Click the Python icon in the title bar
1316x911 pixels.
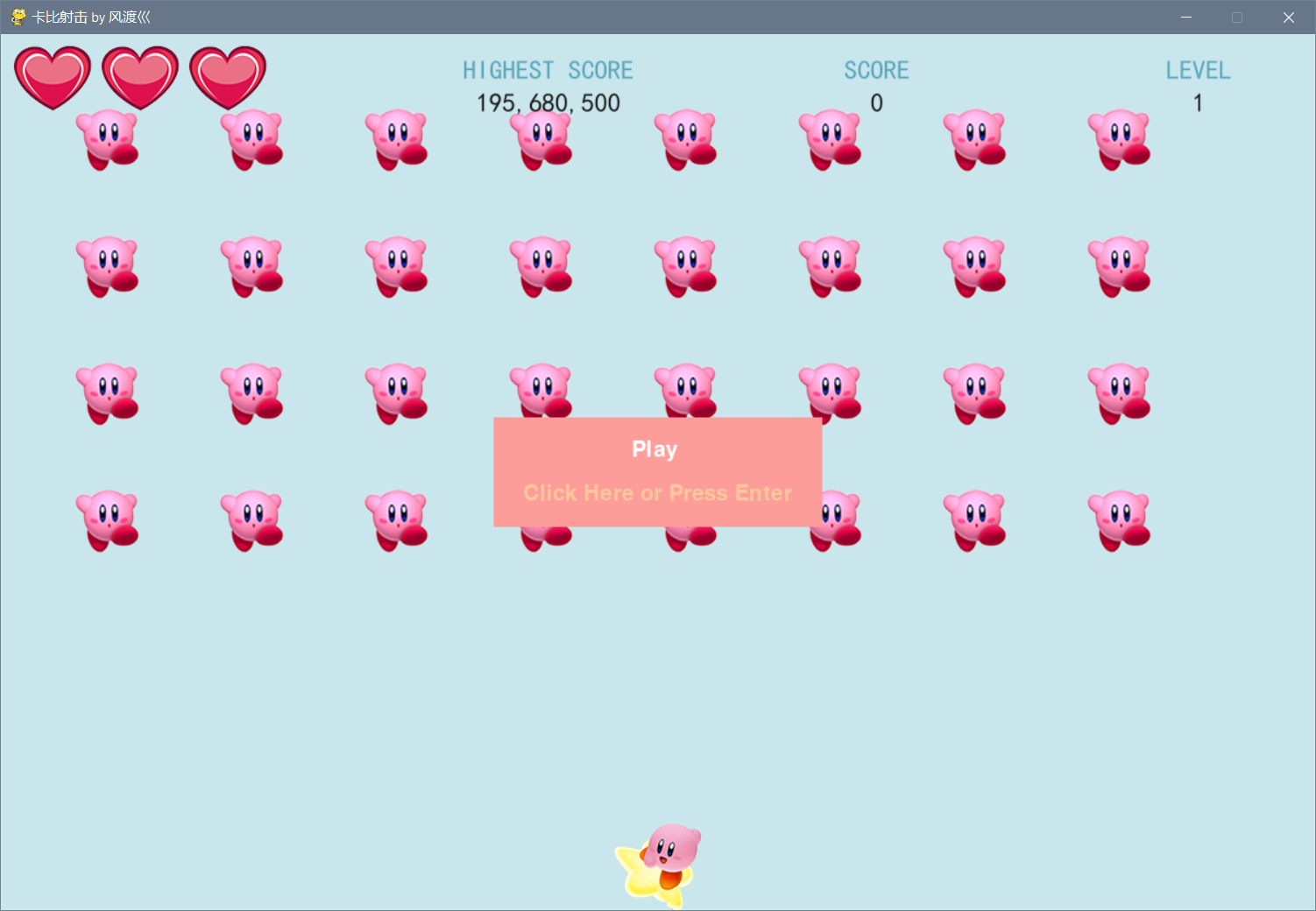coord(17,17)
